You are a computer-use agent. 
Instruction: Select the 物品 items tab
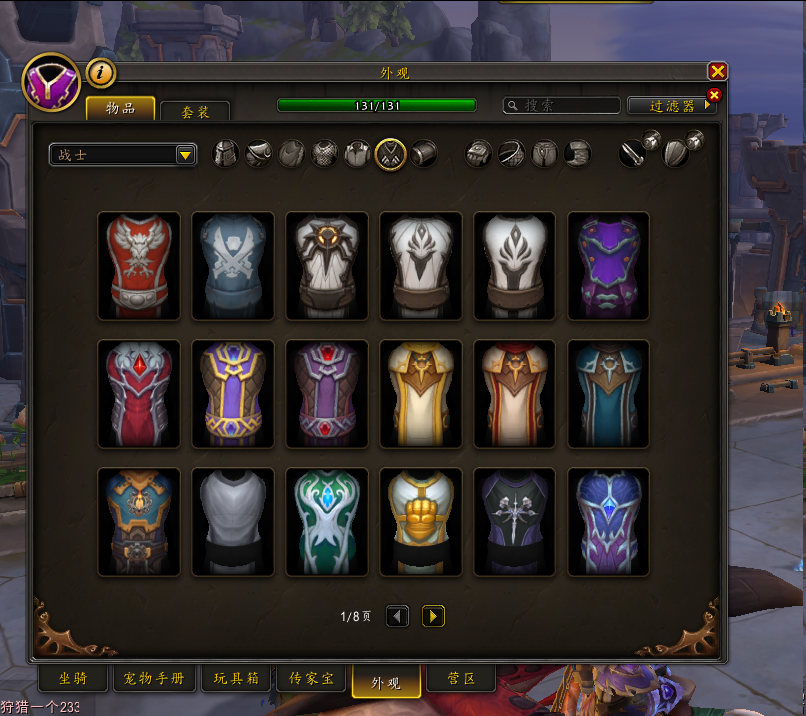(120, 109)
